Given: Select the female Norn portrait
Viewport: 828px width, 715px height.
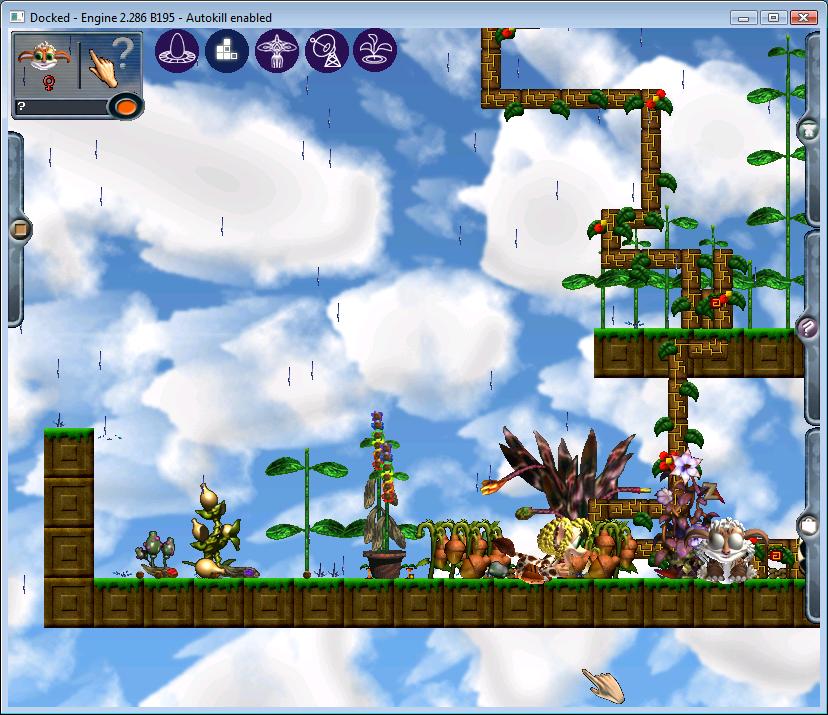Looking at the screenshot, I should (45, 64).
